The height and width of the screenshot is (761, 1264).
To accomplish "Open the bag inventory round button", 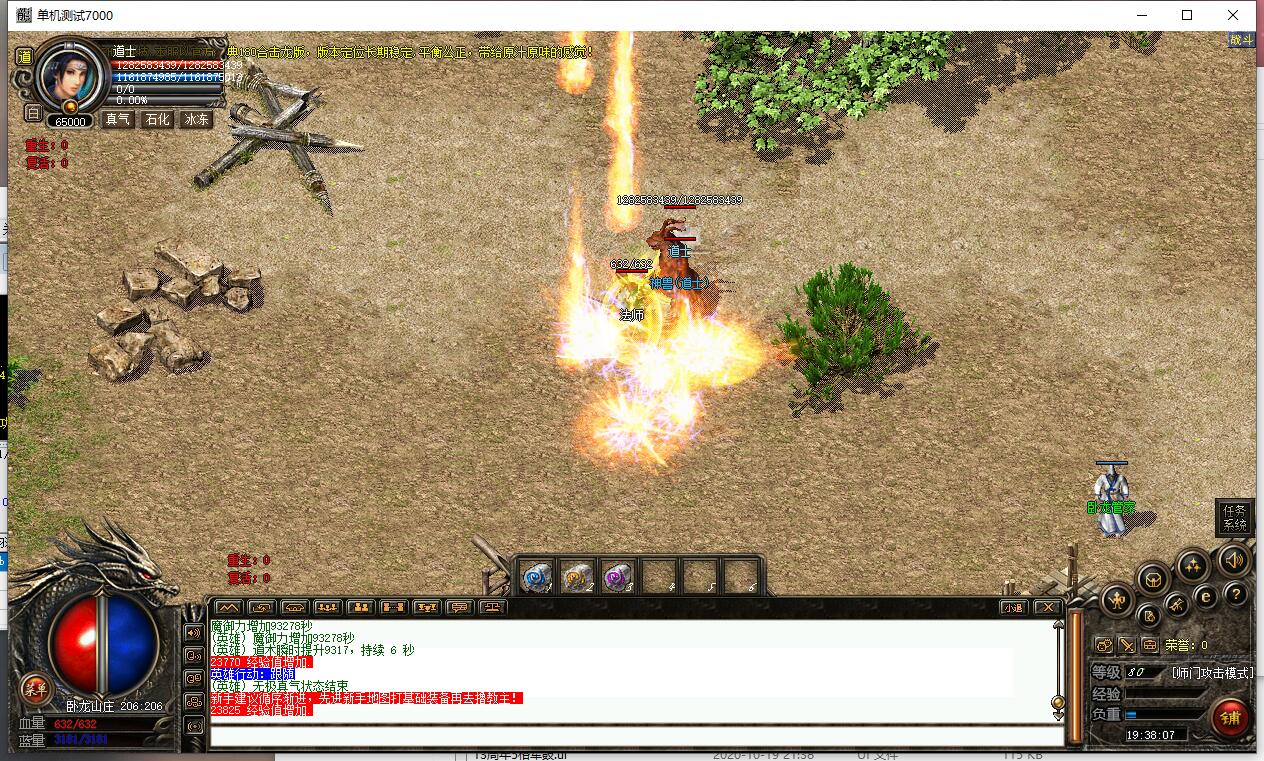I will click(1154, 579).
